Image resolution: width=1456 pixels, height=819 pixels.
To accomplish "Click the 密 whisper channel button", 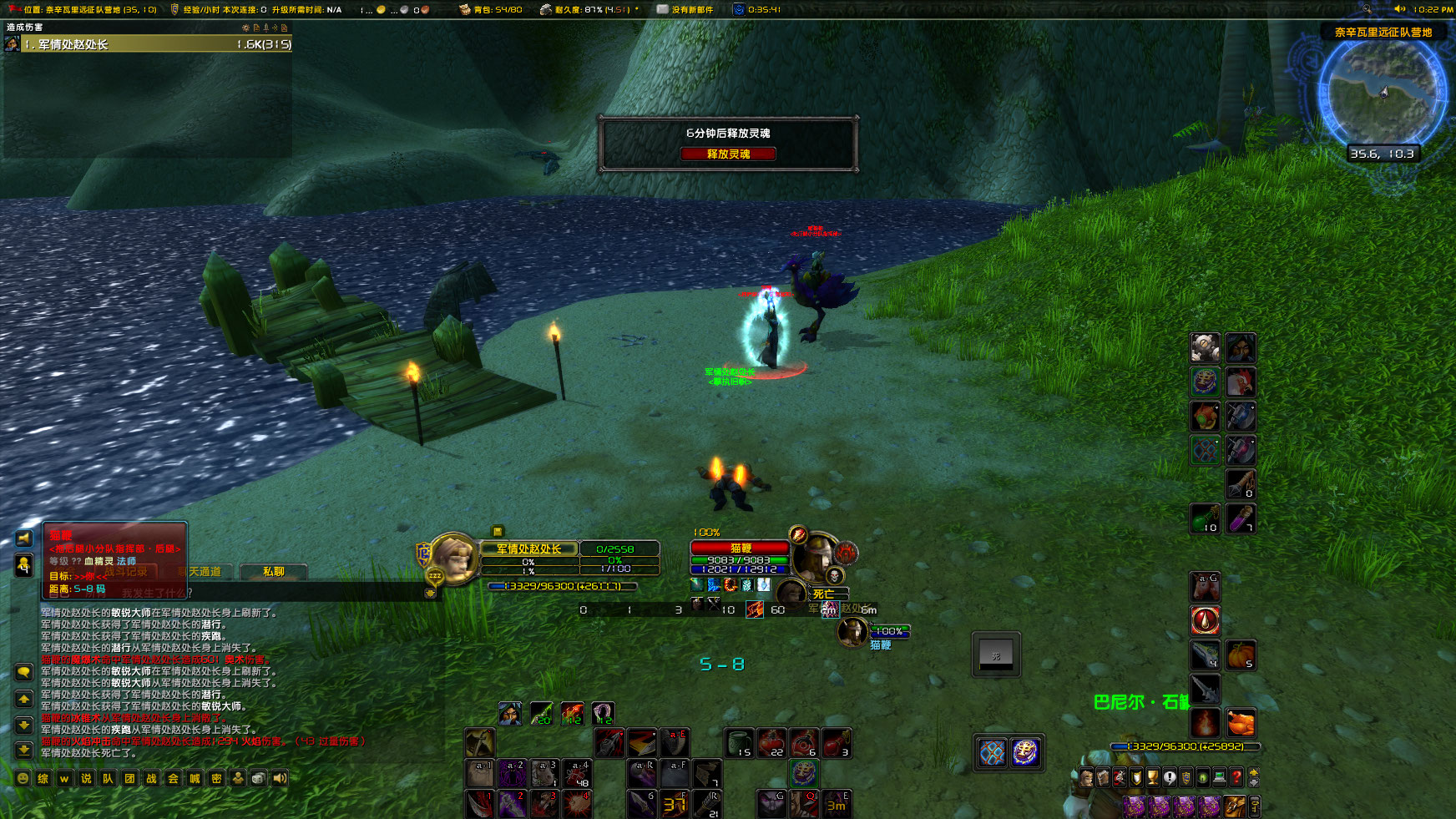I will (x=217, y=779).
